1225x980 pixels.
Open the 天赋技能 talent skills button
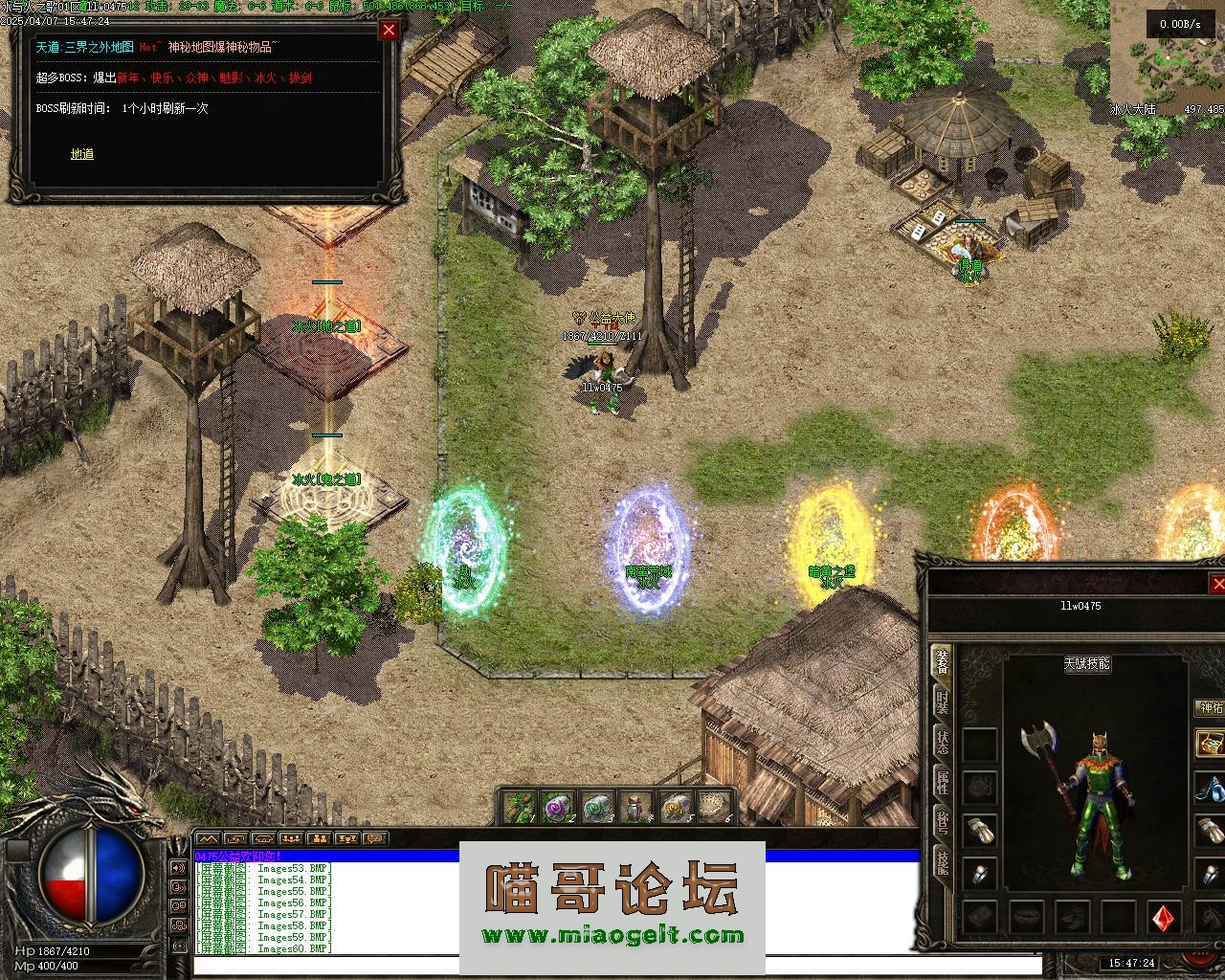(1087, 663)
